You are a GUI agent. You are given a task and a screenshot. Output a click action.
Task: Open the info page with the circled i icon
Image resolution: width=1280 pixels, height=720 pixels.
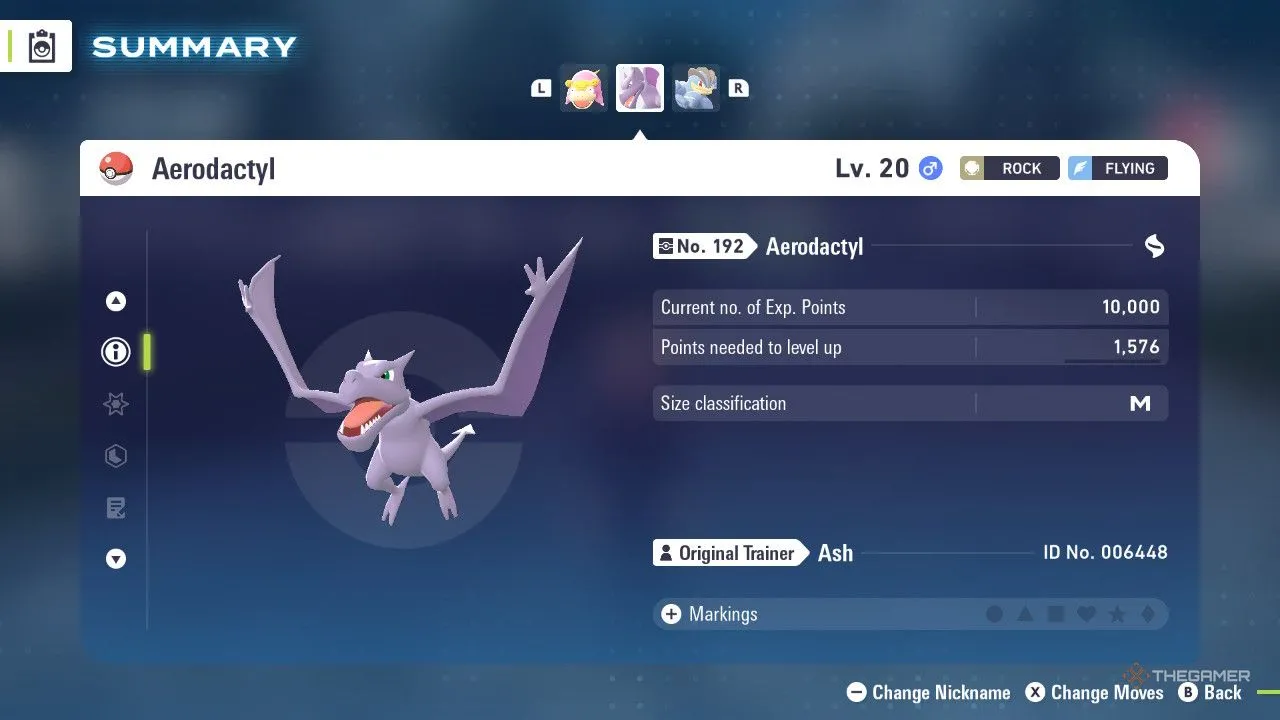[x=115, y=352]
